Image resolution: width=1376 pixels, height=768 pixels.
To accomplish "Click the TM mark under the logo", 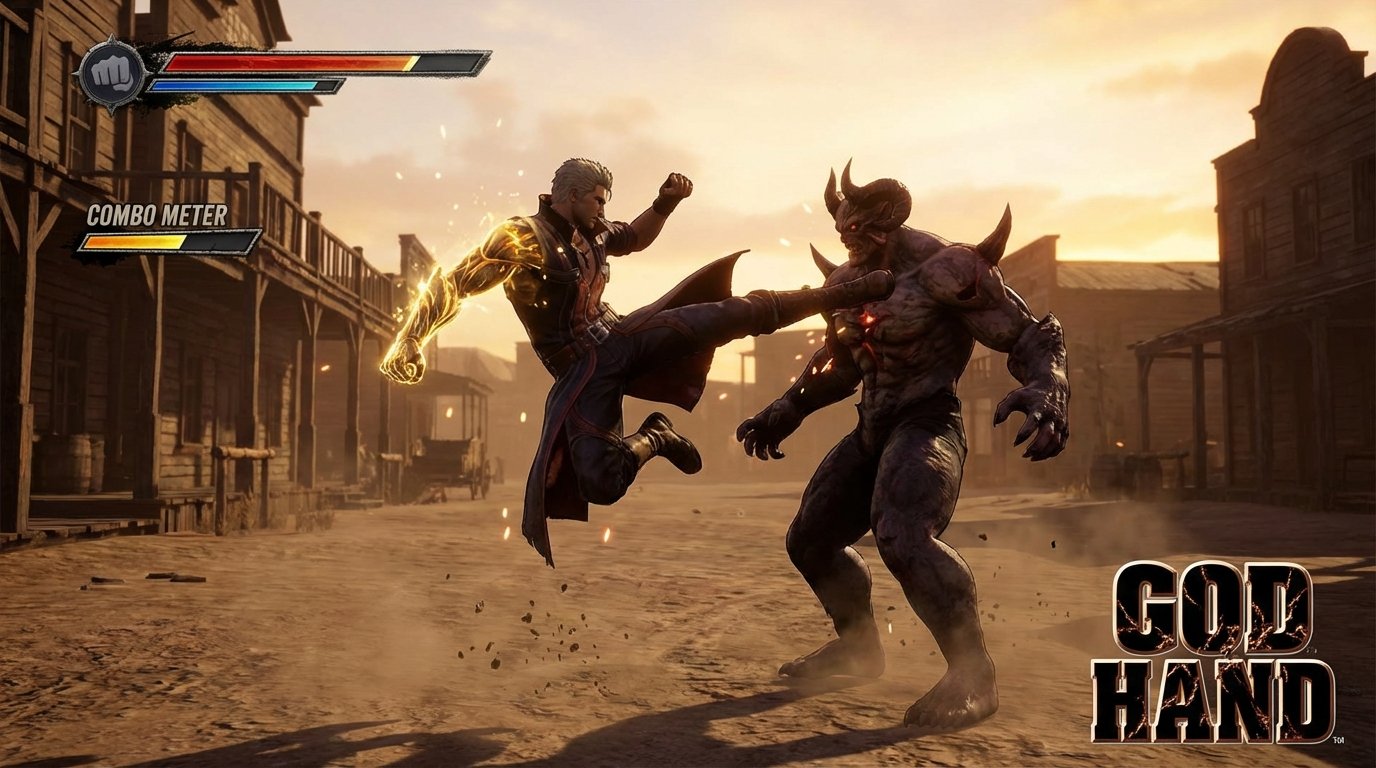I will [1338, 740].
